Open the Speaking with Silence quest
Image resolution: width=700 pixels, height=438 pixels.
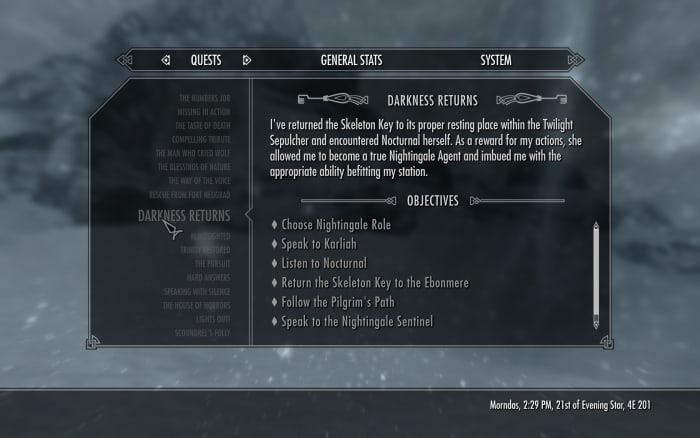196,291
